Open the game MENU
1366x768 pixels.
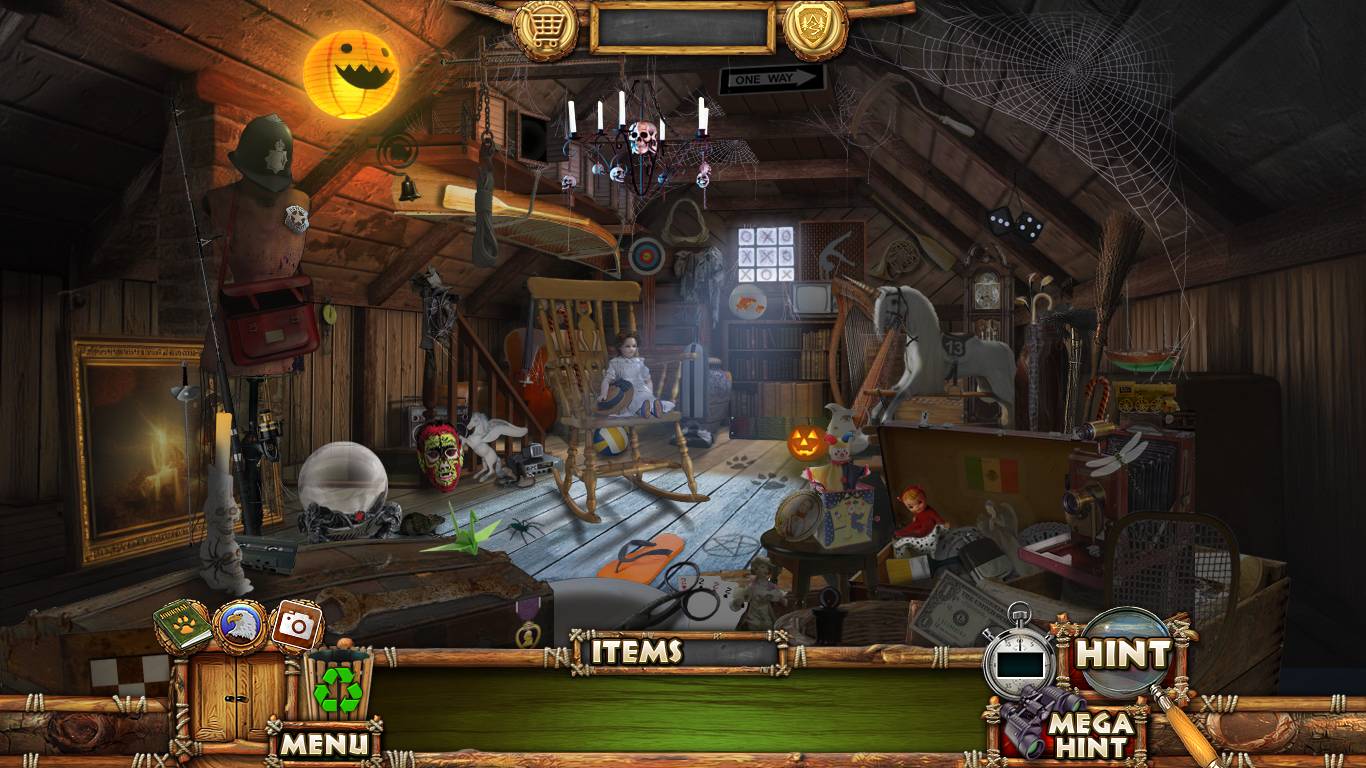click(x=324, y=743)
